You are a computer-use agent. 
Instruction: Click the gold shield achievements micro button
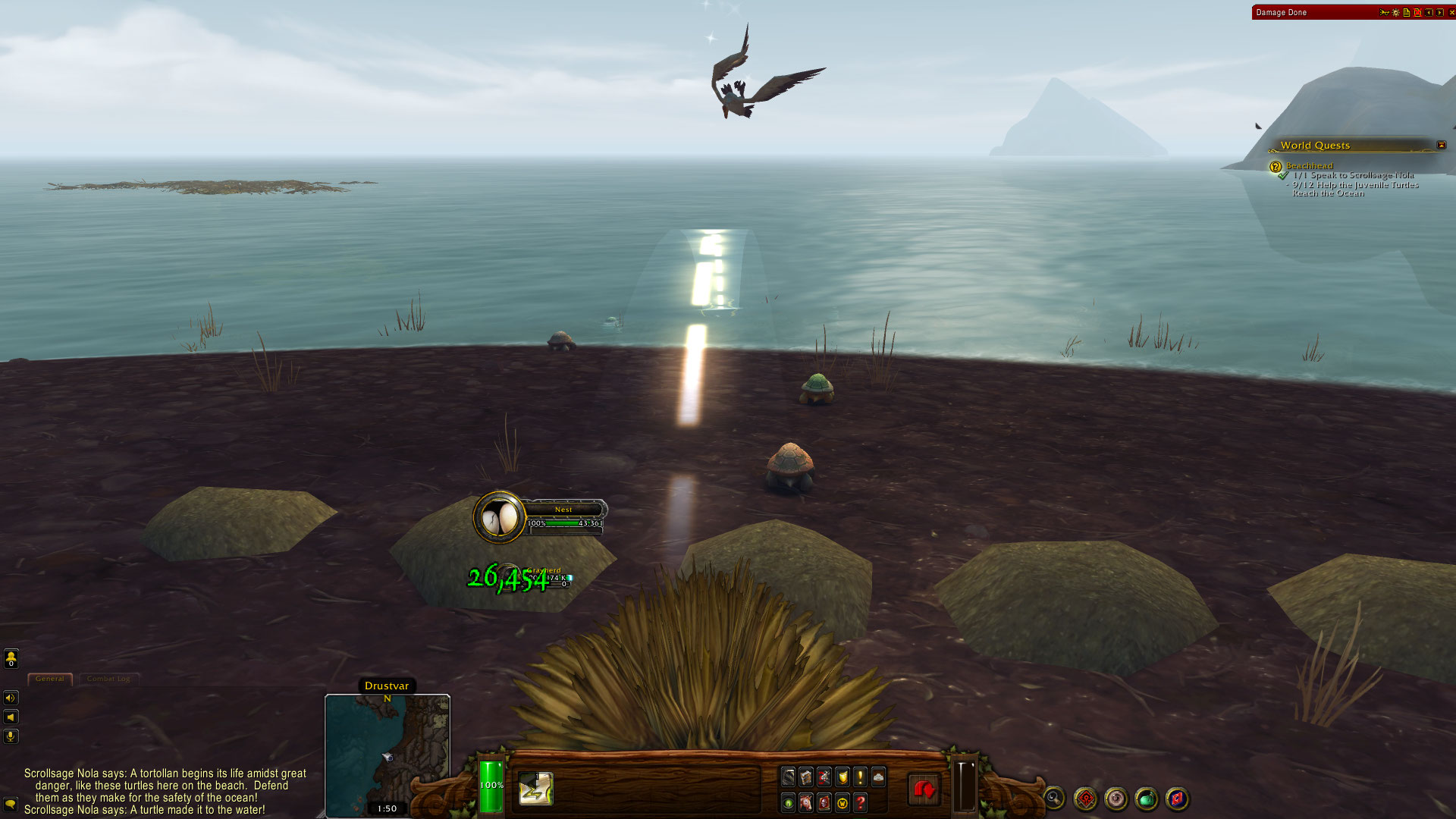pyautogui.click(x=842, y=777)
